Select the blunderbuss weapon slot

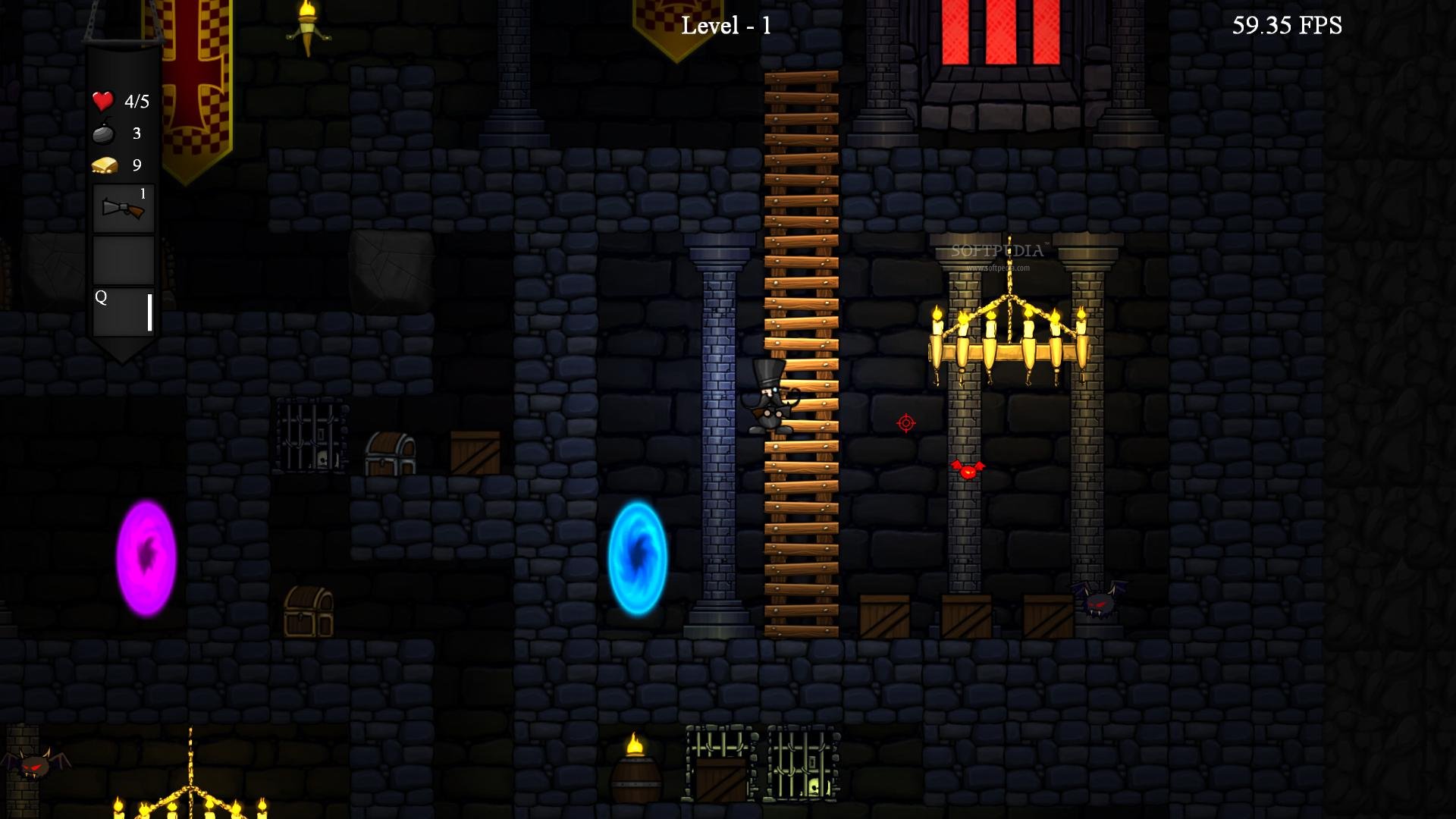[x=123, y=209]
